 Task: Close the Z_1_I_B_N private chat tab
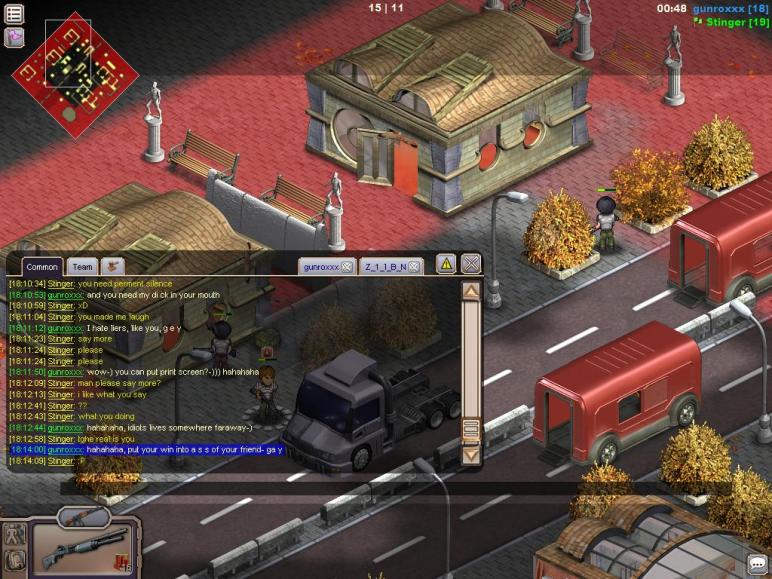point(414,267)
